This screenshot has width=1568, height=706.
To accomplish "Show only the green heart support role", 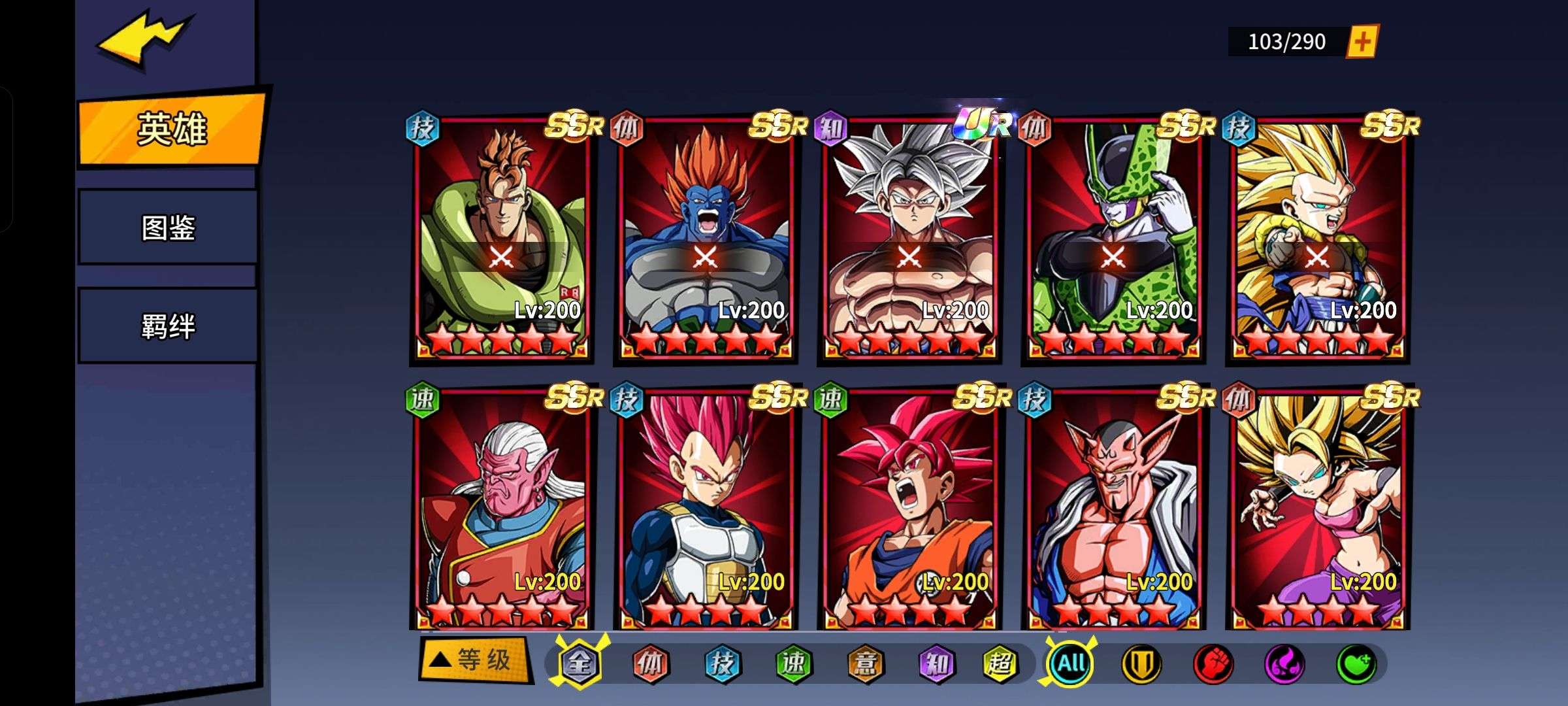I will tap(1356, 664).
